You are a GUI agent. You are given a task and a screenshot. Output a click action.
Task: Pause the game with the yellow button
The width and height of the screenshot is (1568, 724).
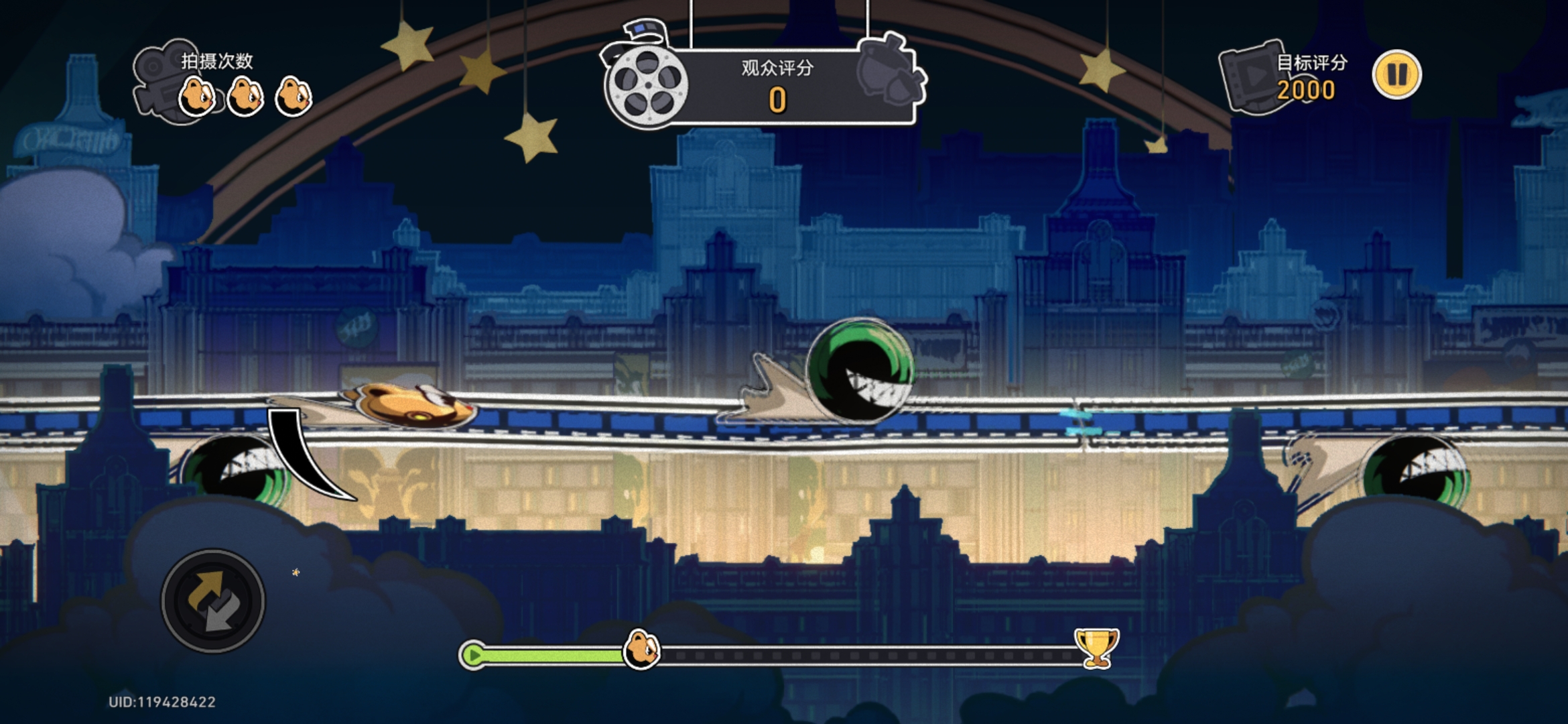(1396, 74)
